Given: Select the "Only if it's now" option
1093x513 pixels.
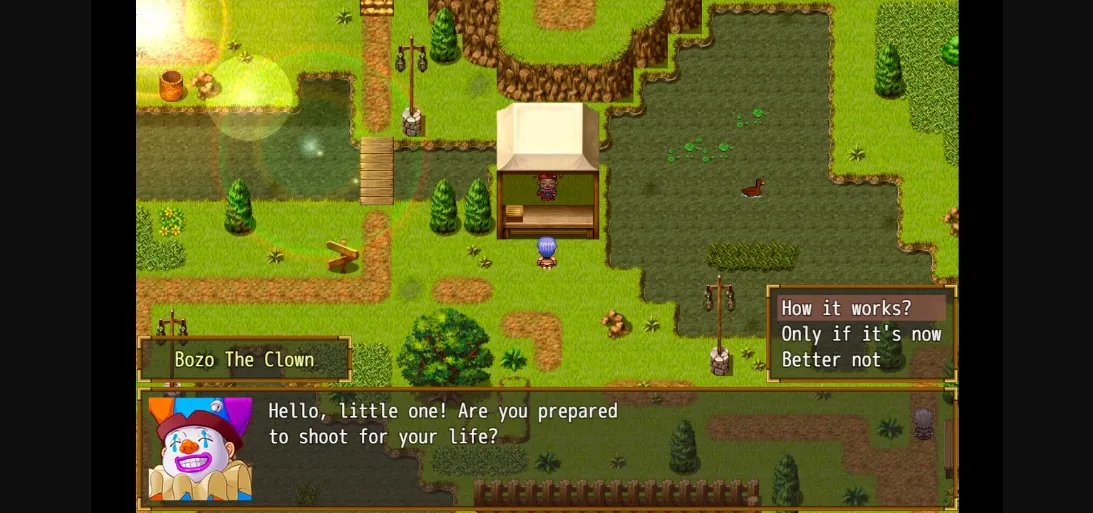Looking at the screenshot, I should coord(861,334).
